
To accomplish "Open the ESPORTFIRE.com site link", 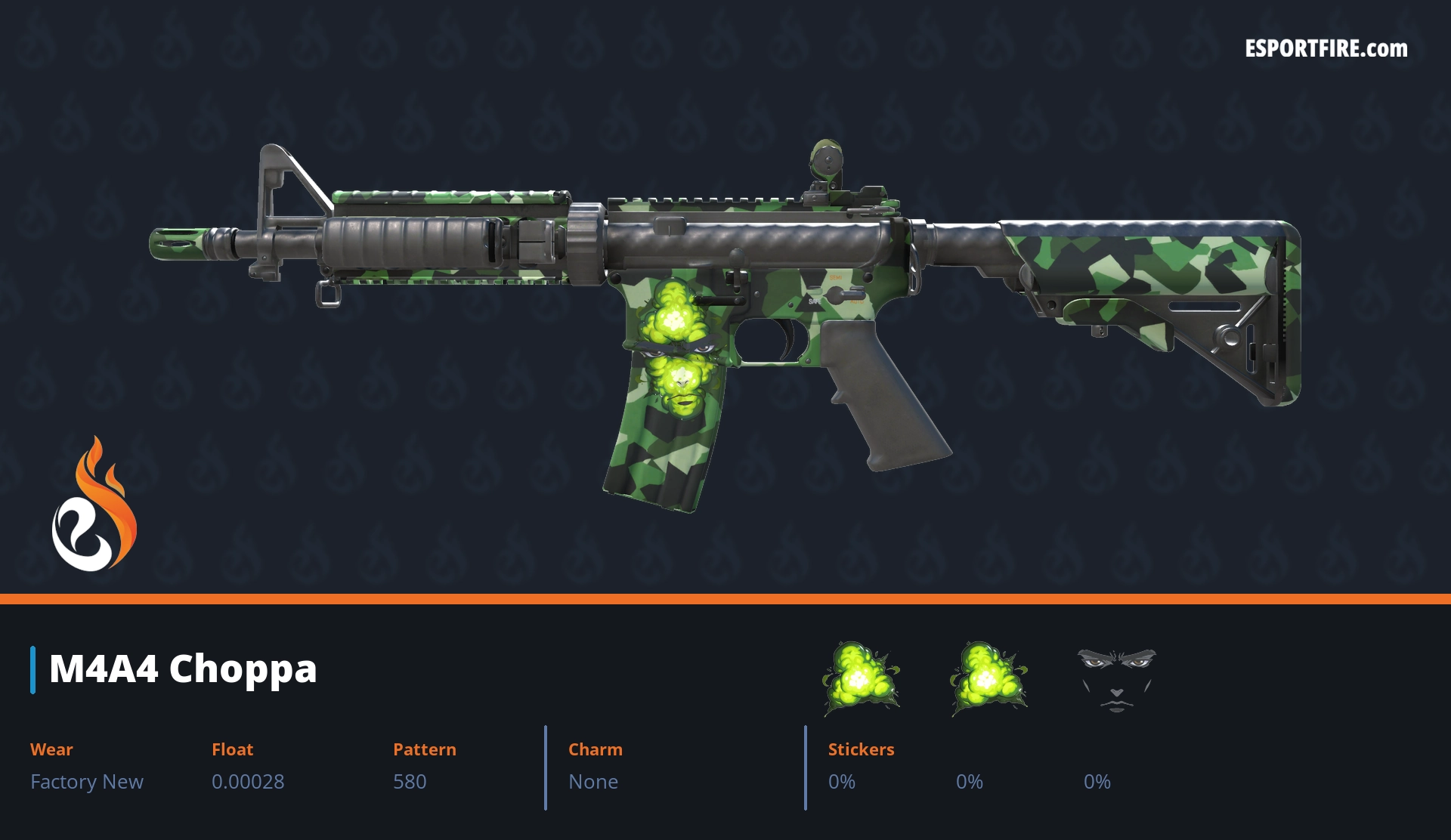I will pyautogui.click(x=1326, y=49).
